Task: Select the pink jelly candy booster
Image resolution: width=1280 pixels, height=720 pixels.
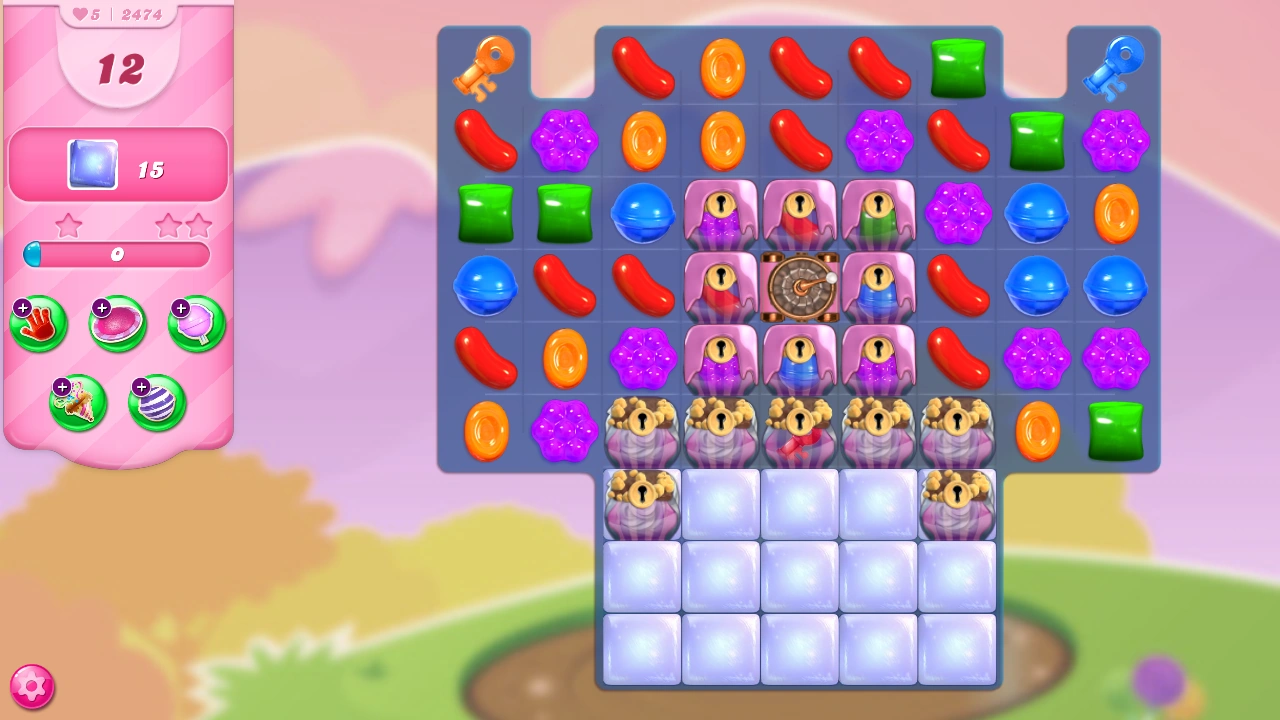Action: pos(117,323)
